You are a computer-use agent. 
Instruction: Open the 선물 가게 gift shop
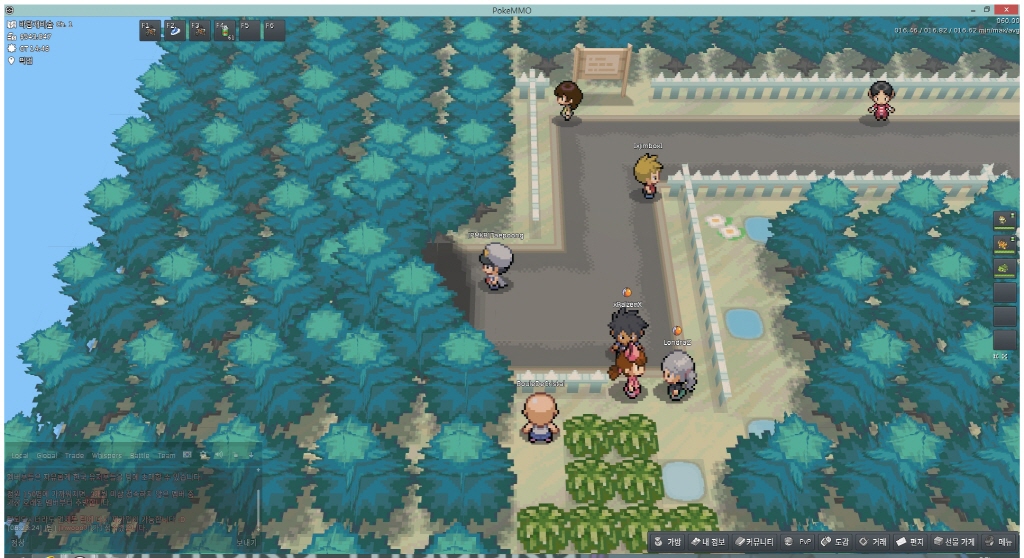click(x=955, y=542)
